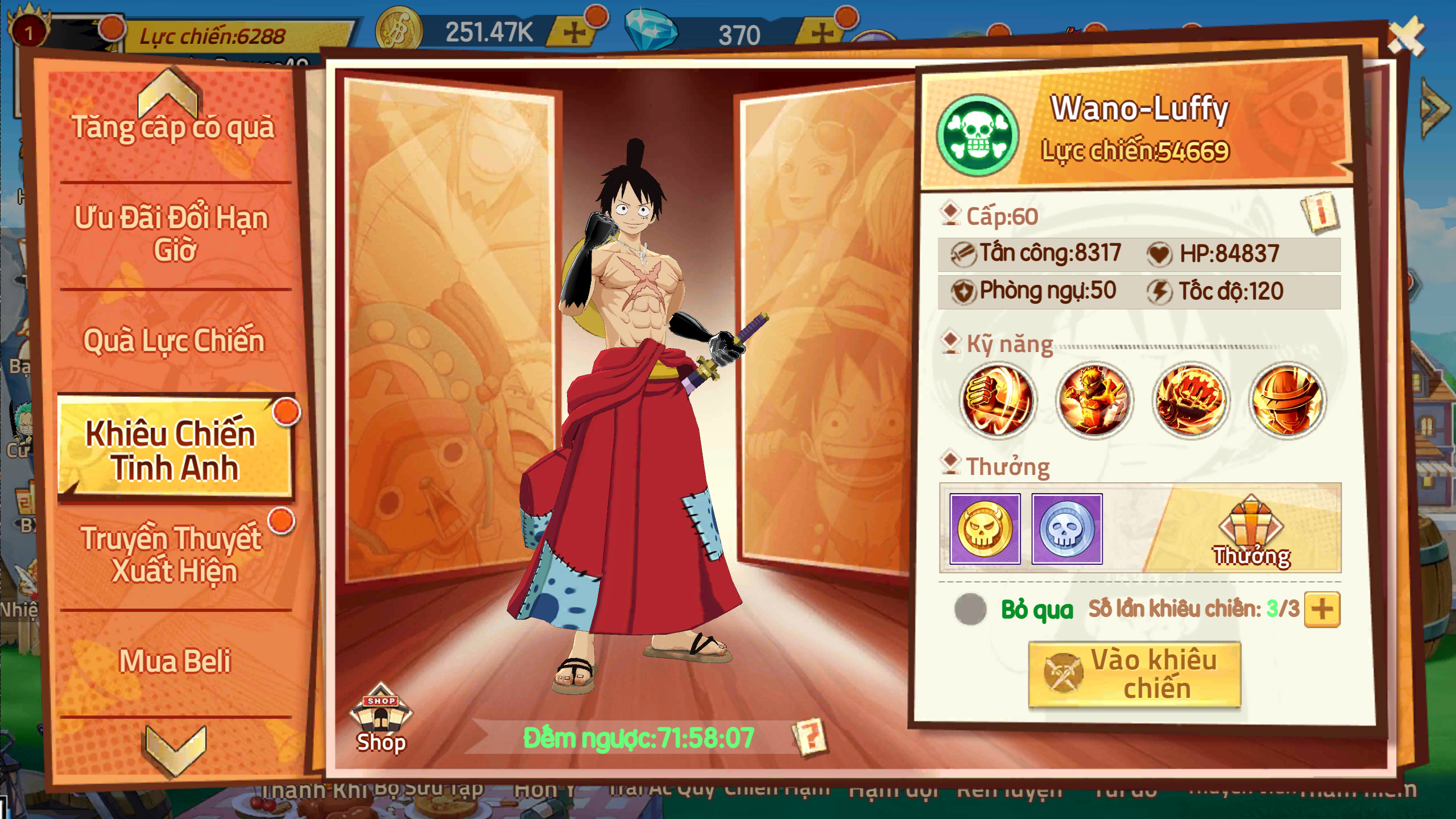
Task: Switch to Ưu Đãi Đổi Hạn Giờ tab
Action: tap(173, 233)
